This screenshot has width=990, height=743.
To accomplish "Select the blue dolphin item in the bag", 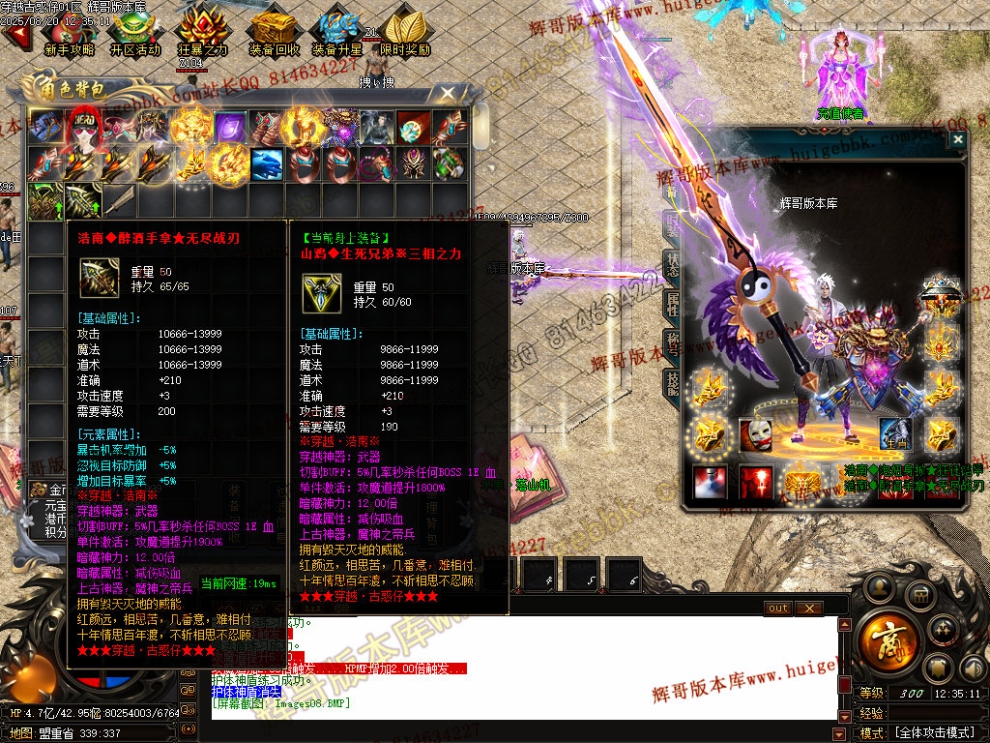I will (265, 162).
